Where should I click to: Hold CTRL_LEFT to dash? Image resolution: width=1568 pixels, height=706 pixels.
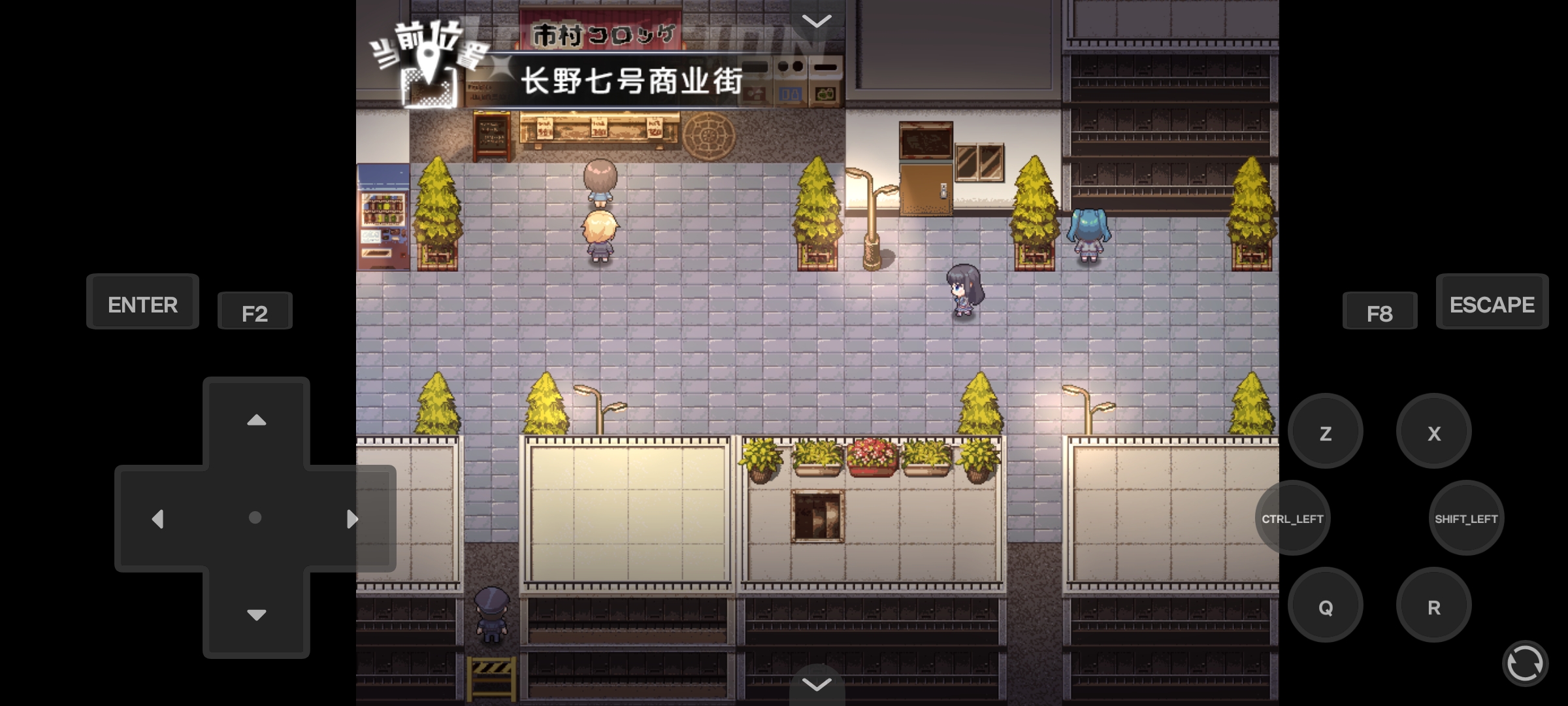pos(1292,518)
